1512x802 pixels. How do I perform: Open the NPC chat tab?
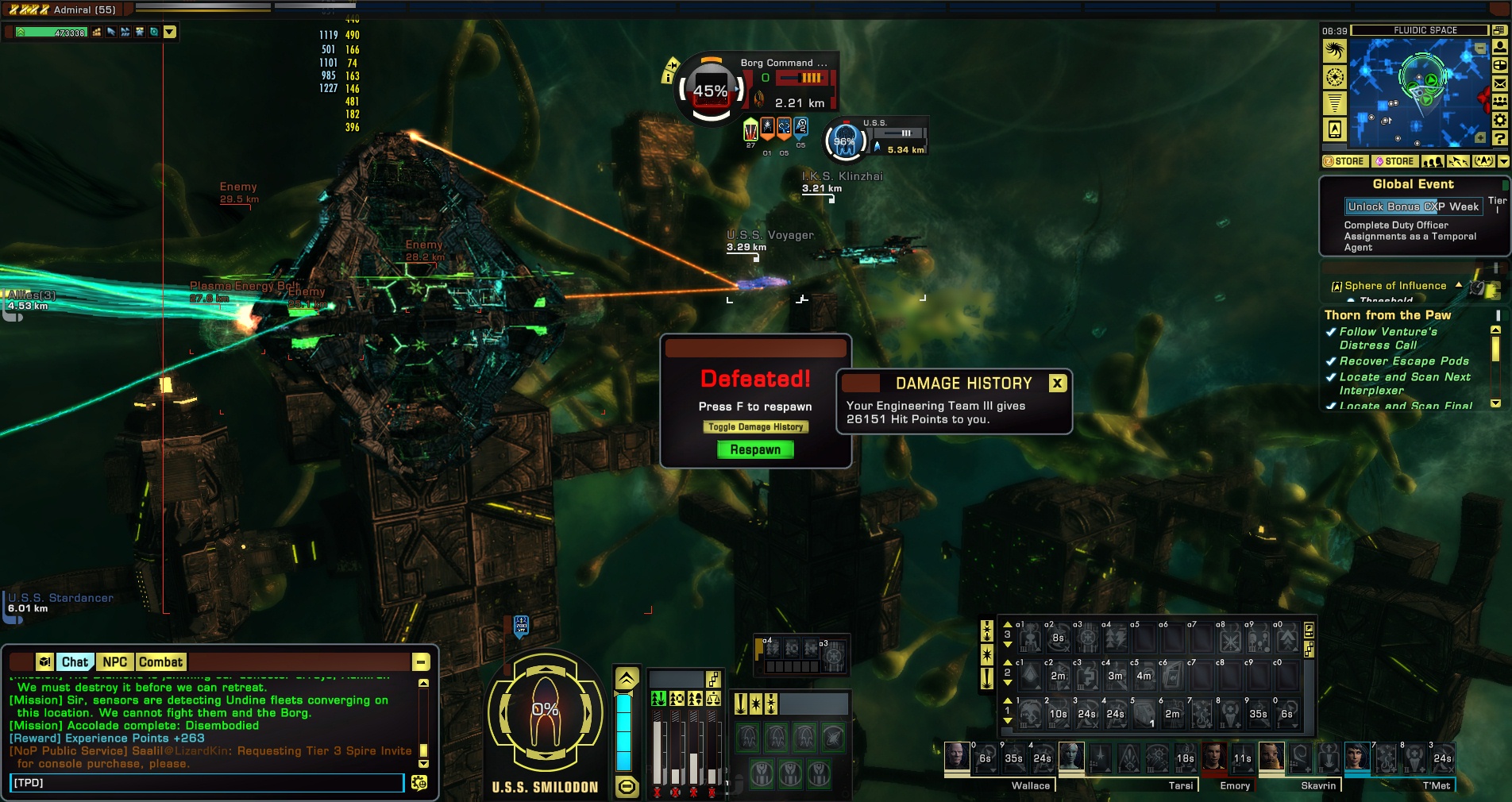coord(114,662)
